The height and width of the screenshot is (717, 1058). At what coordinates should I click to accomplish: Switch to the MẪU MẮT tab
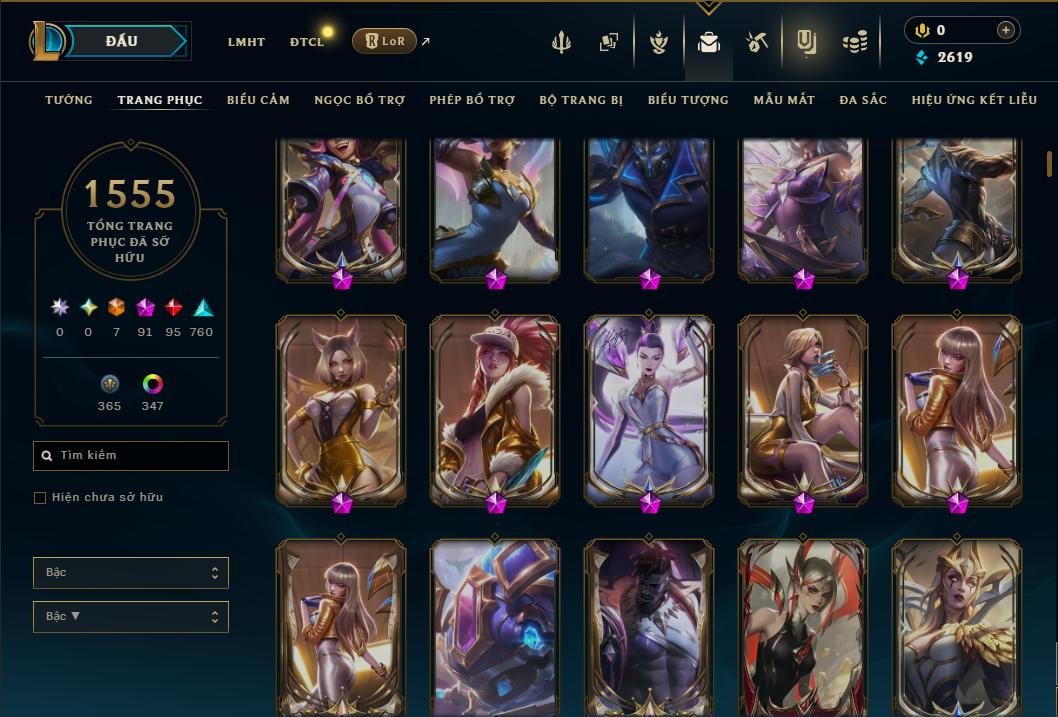click(x=784, y=100)
